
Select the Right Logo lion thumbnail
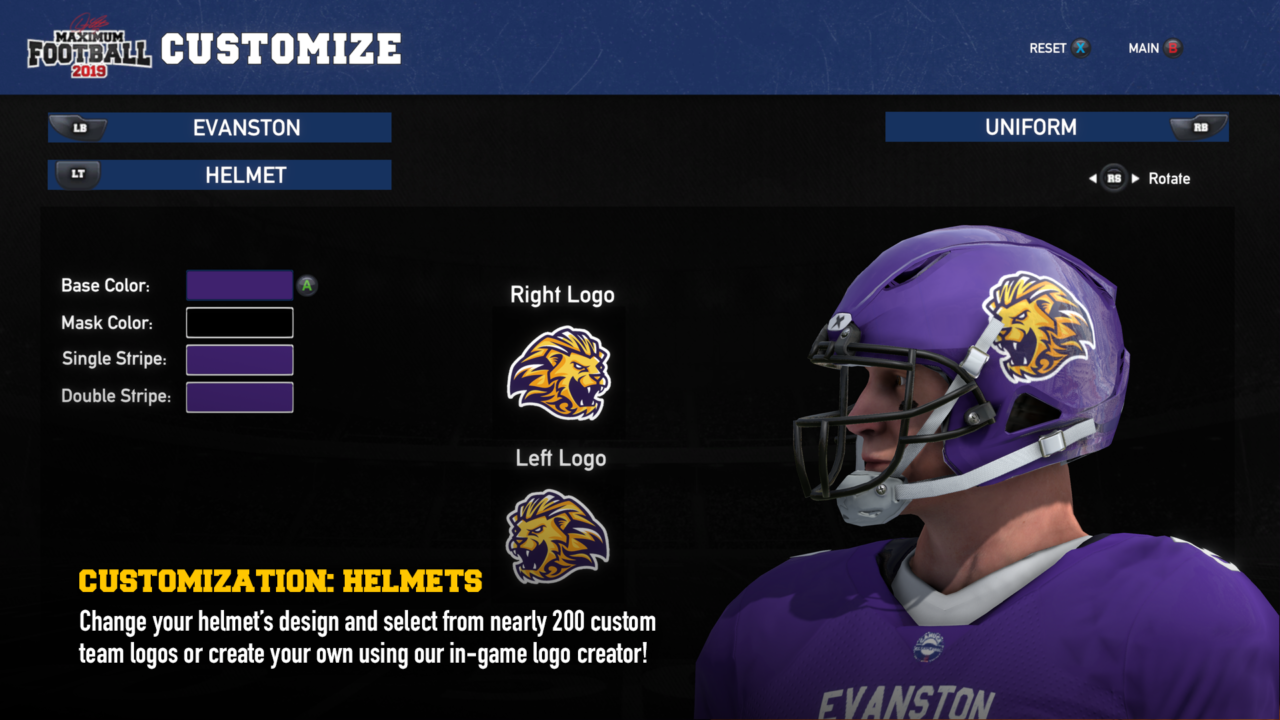(559, 373)
